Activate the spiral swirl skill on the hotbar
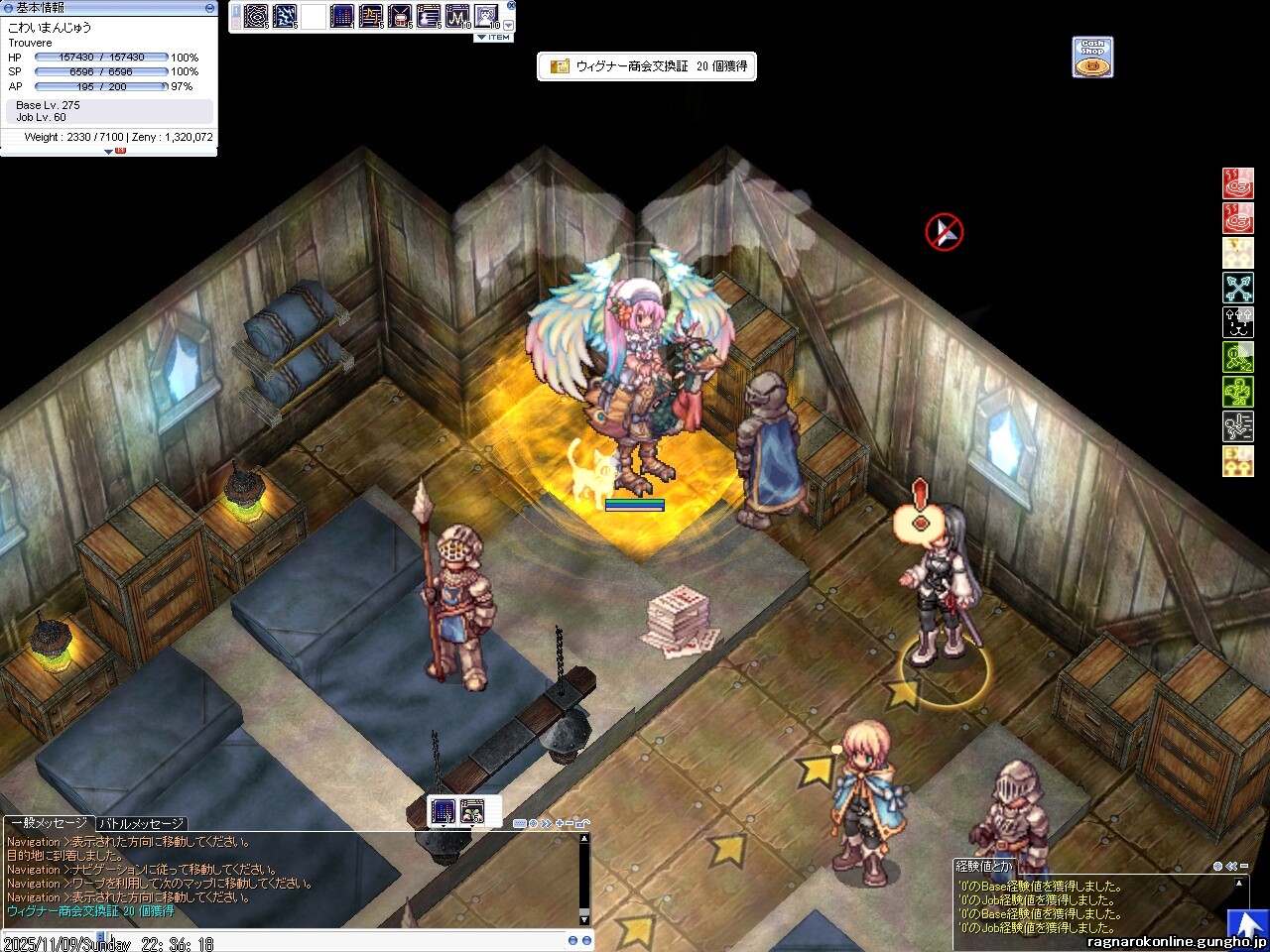The height and width of the screenshot is (952, 1270). [256, 17]
